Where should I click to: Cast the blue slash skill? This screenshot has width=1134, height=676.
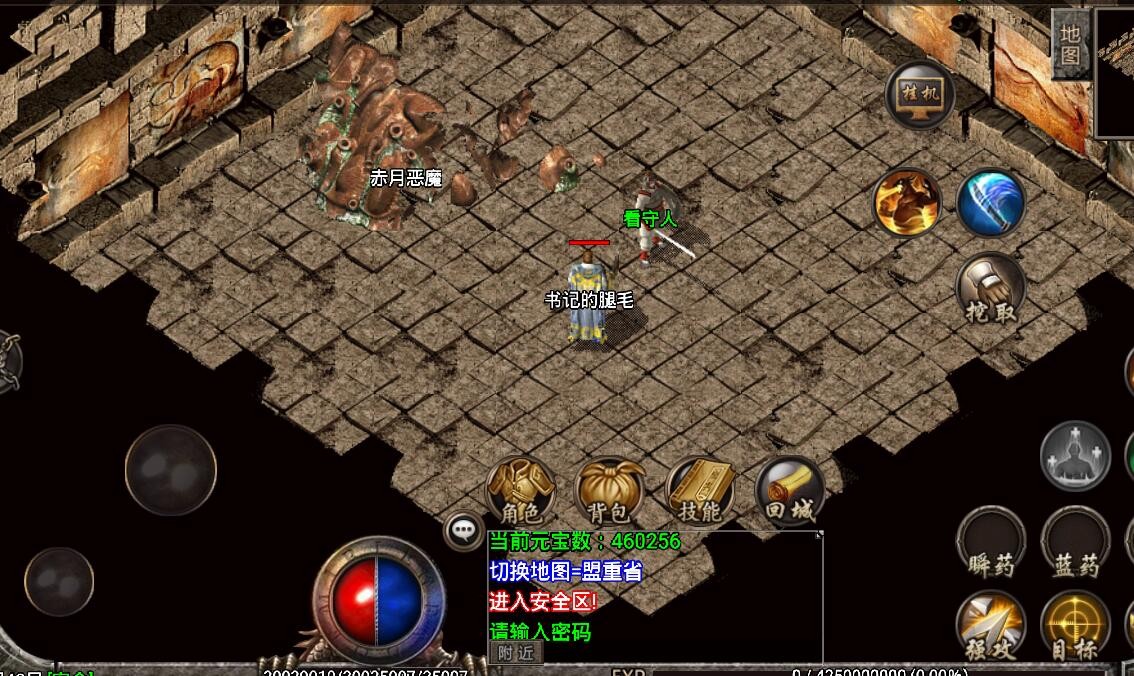(991, 203)
